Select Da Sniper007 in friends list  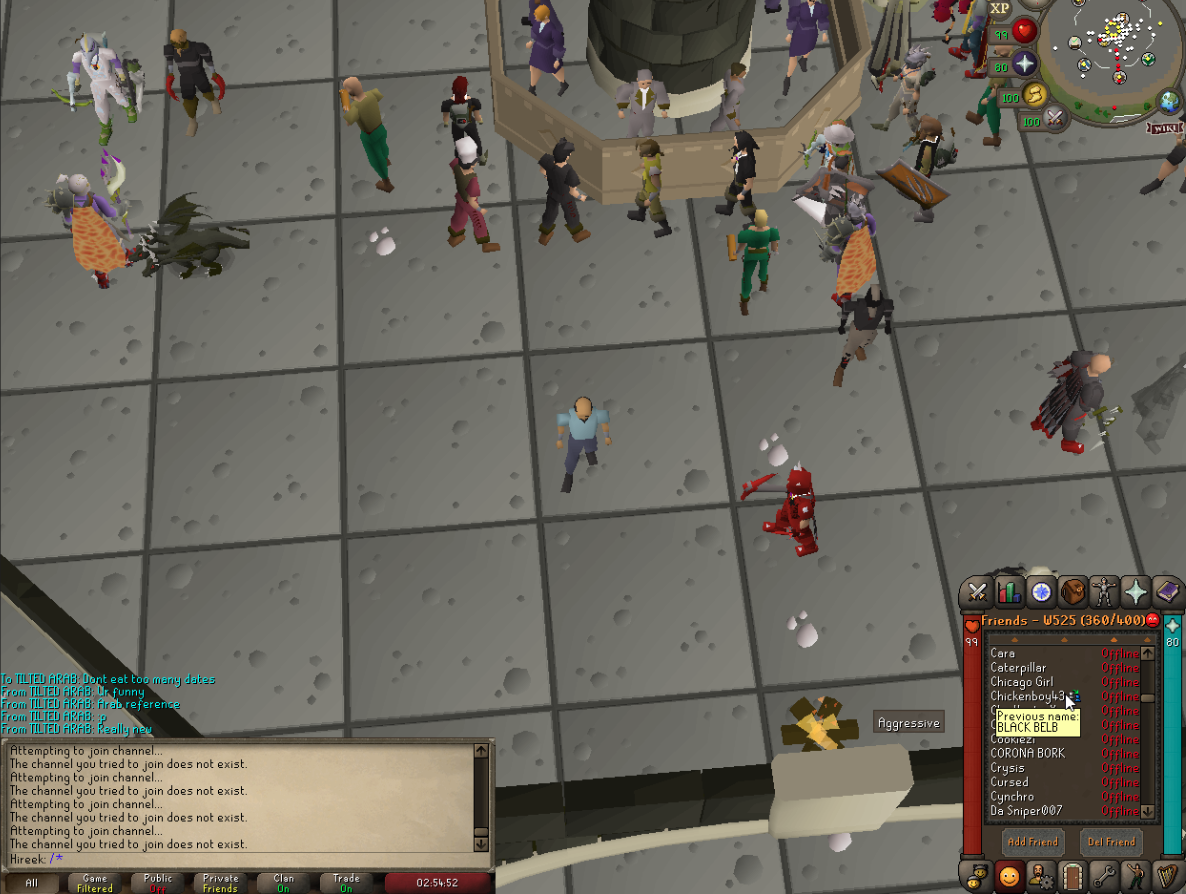(x=1026, y=811)
